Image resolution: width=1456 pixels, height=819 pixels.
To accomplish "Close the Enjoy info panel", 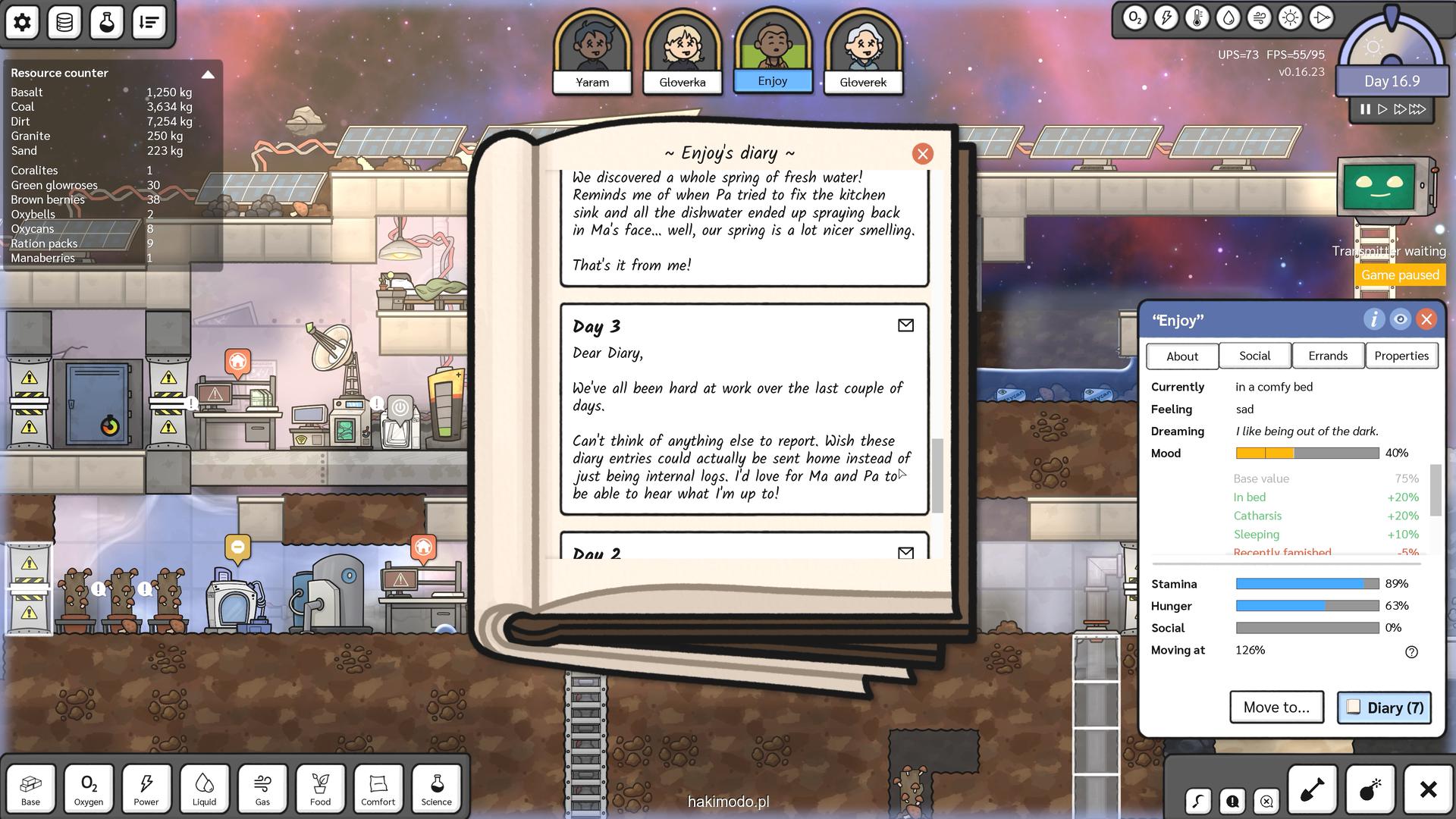I will point(1426,319).
